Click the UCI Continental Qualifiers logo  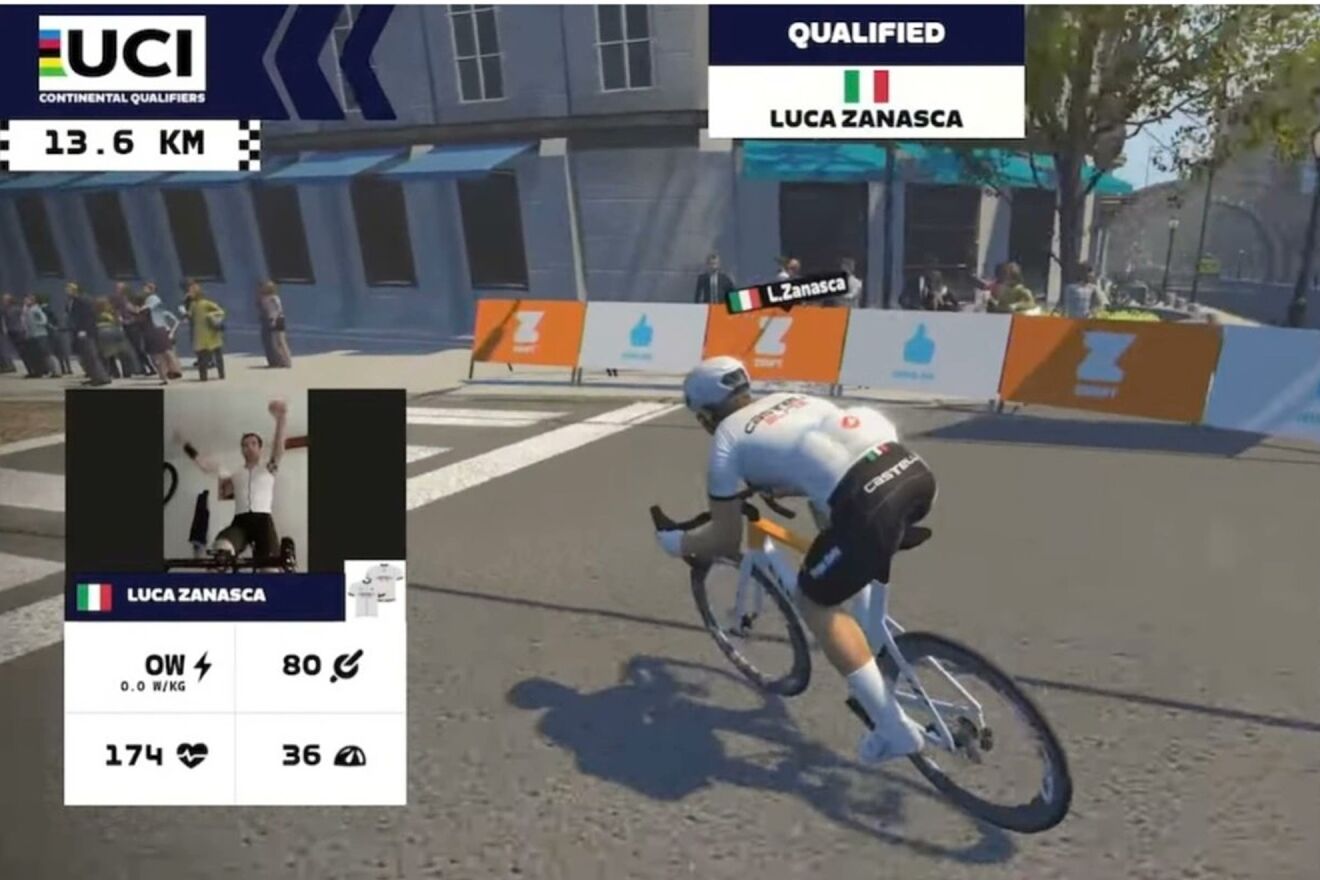click(122, 59)
